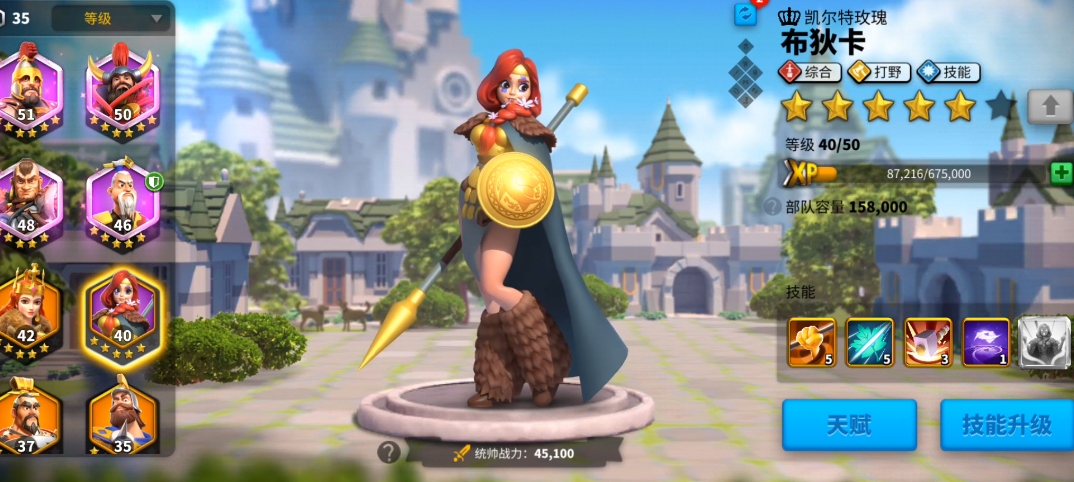View the third skill at level 3
Image resolution: width=1074 pixels, height=482 pixels.
tap(928, 342)
